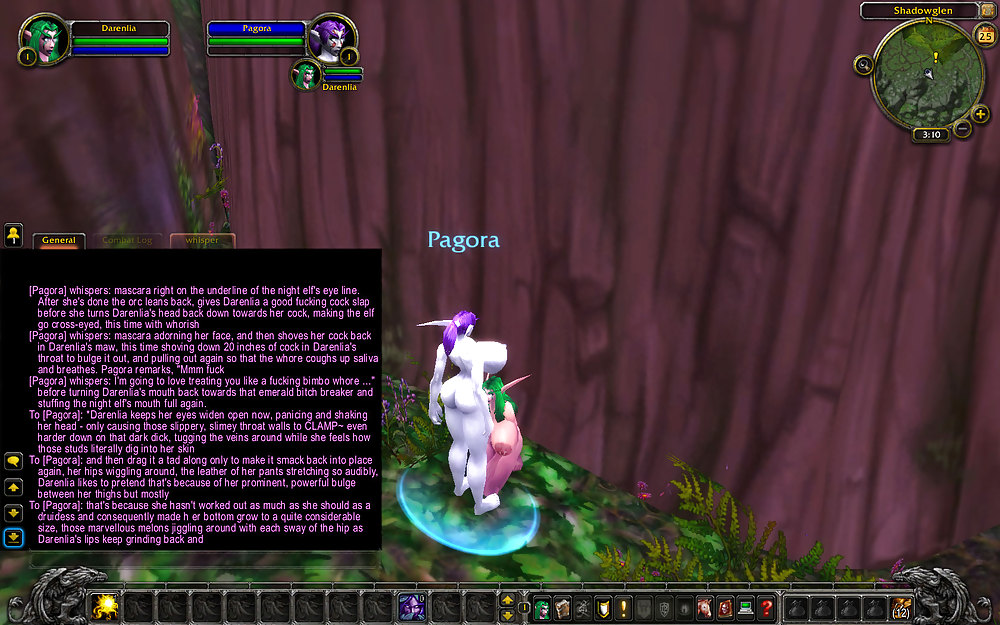Zoom out the minimap with minus button
1000x625 pixels.
(962, 128)
